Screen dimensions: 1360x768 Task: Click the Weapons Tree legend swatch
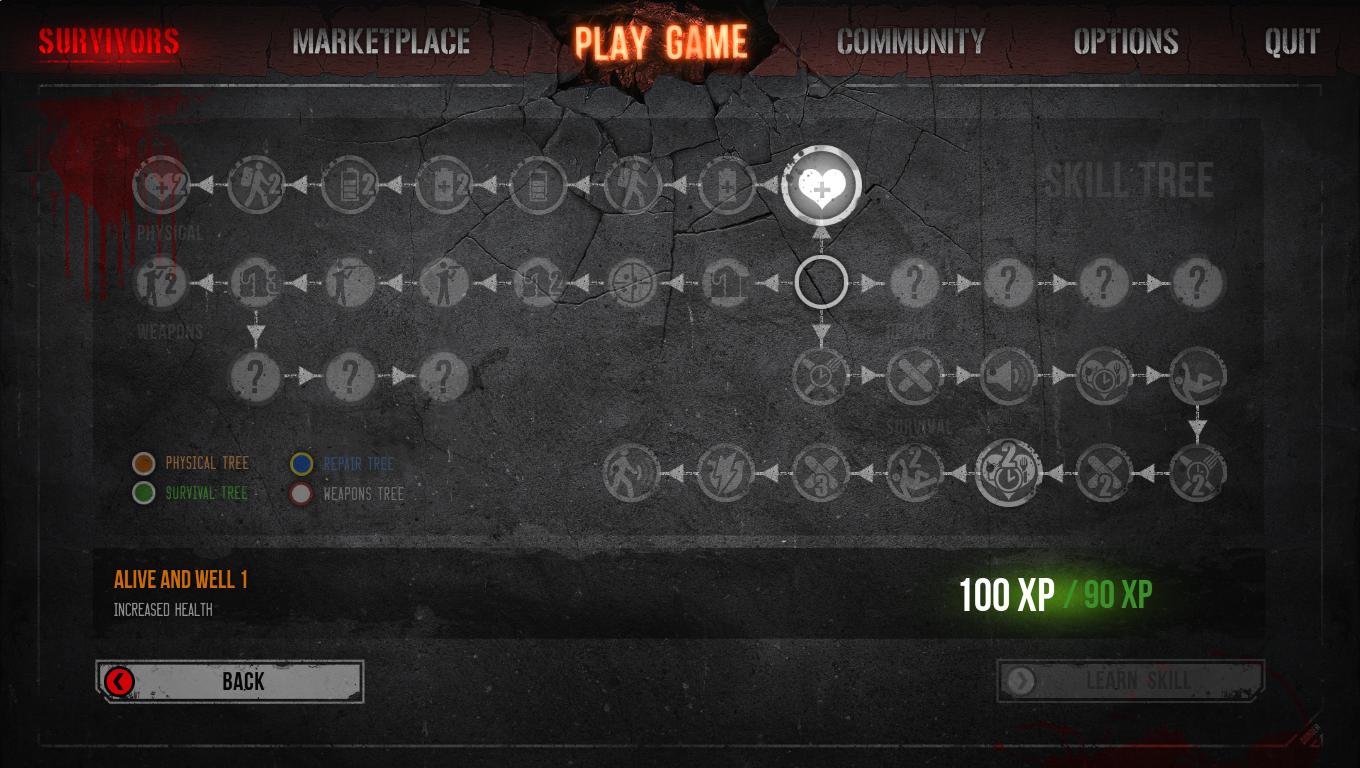pos(300,493)
